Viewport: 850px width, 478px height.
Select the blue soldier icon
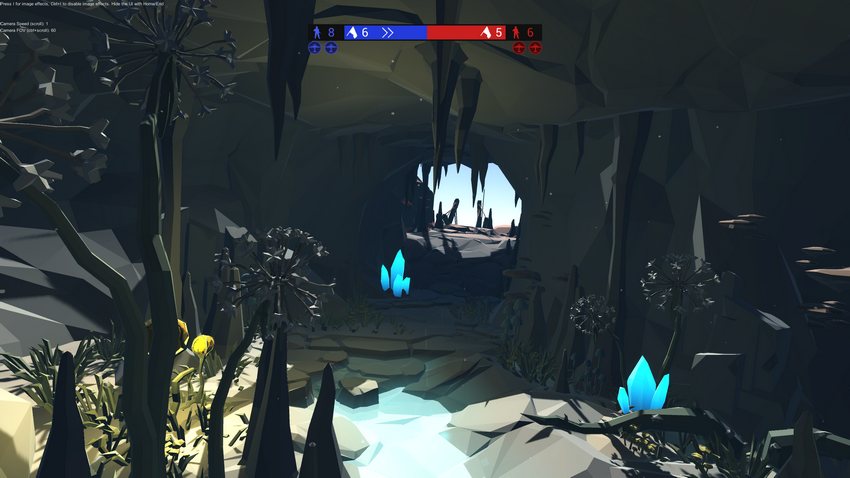[x=317, y=33]
